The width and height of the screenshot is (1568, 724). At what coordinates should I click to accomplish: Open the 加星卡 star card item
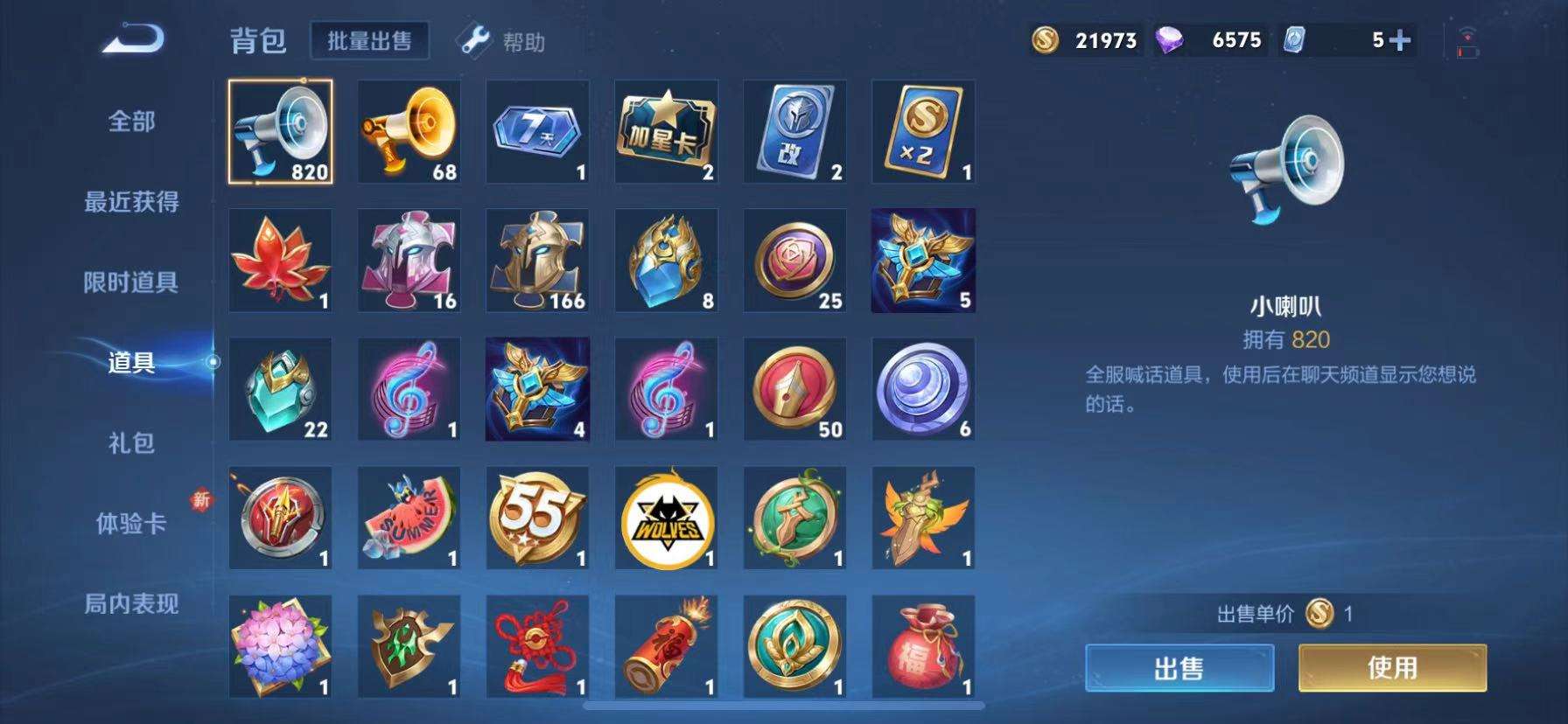point(666,131)
